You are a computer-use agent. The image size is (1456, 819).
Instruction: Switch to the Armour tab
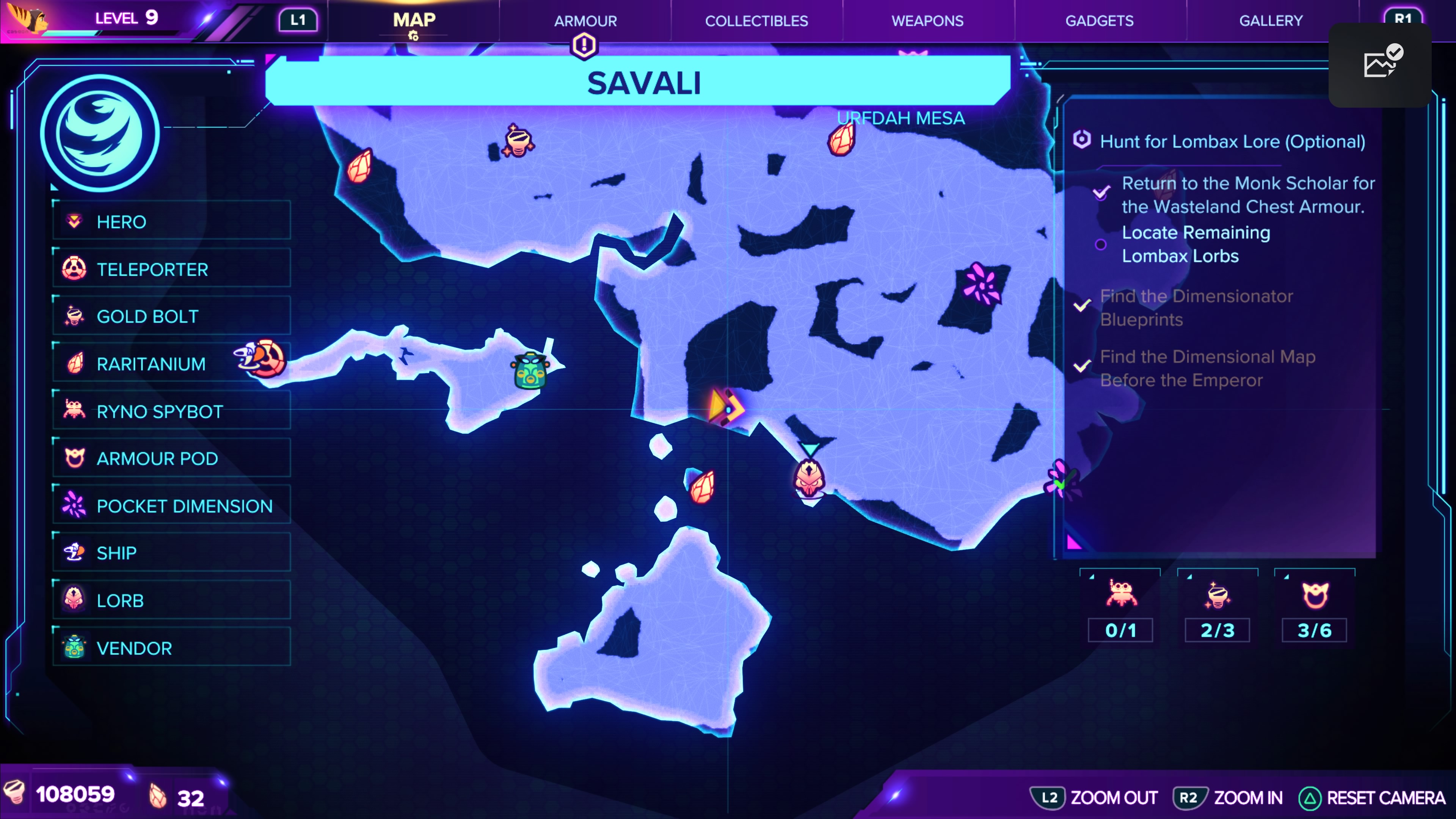[x=585, y=21]
